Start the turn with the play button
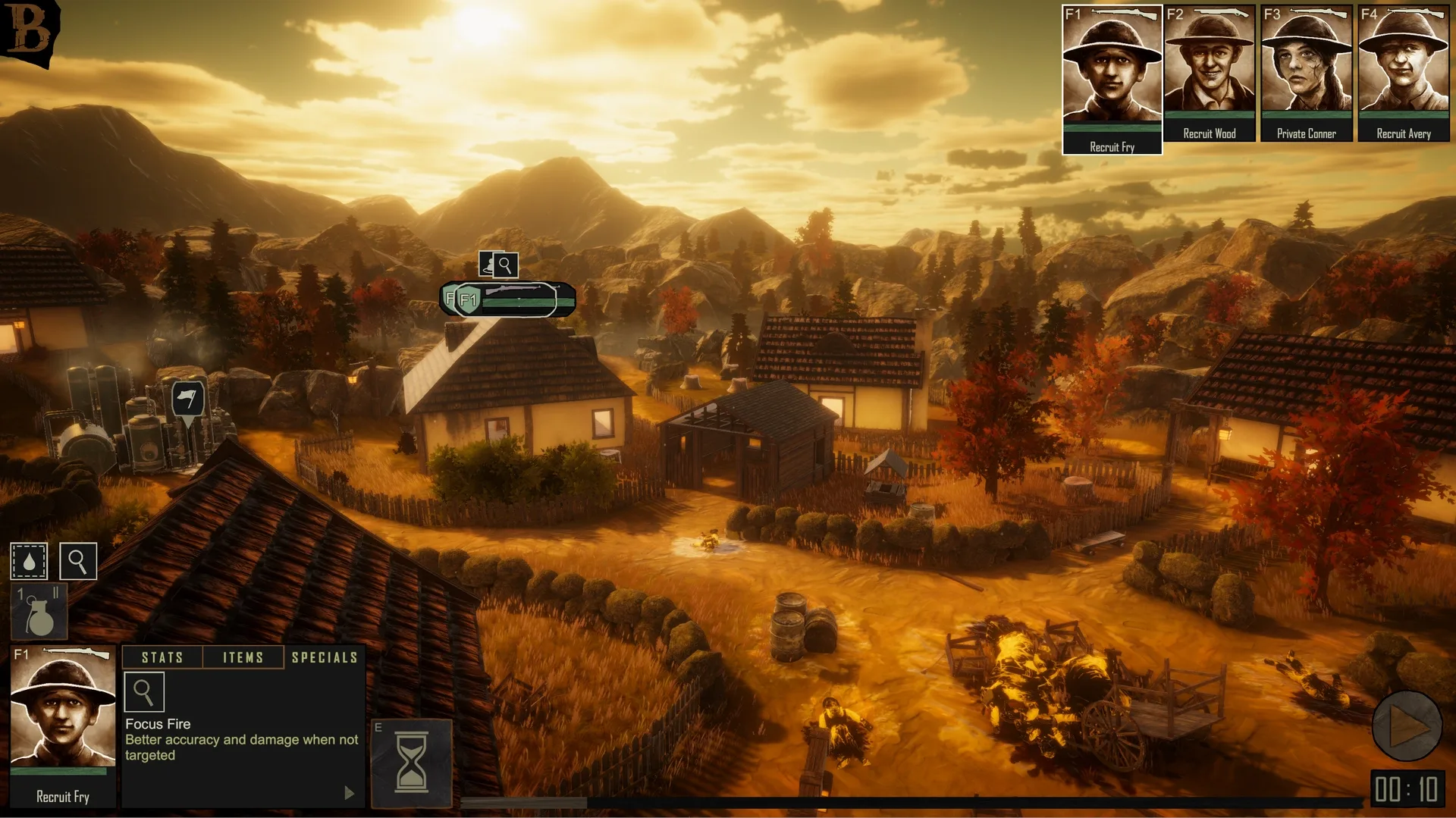Screen dimensions: 1456x818 (1407, 726)
